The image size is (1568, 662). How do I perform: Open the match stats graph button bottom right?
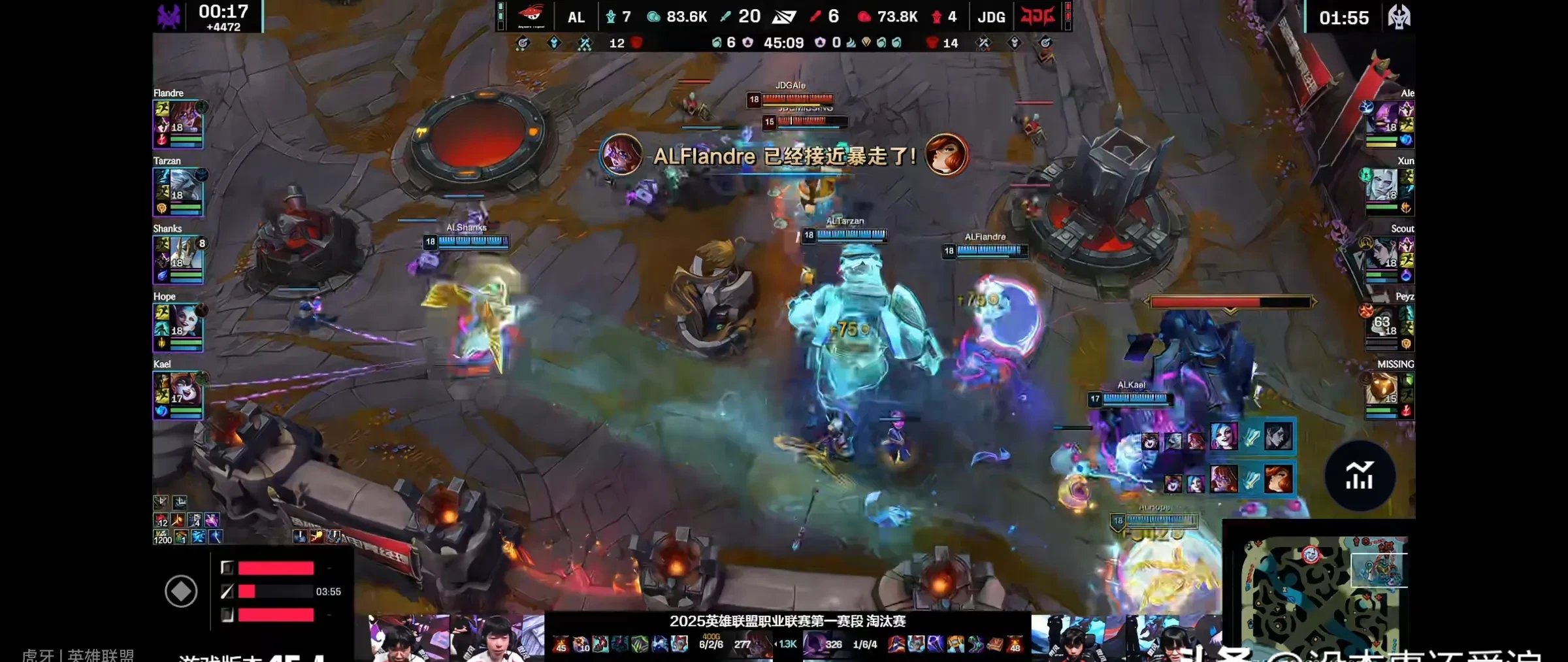point(1362,476)
